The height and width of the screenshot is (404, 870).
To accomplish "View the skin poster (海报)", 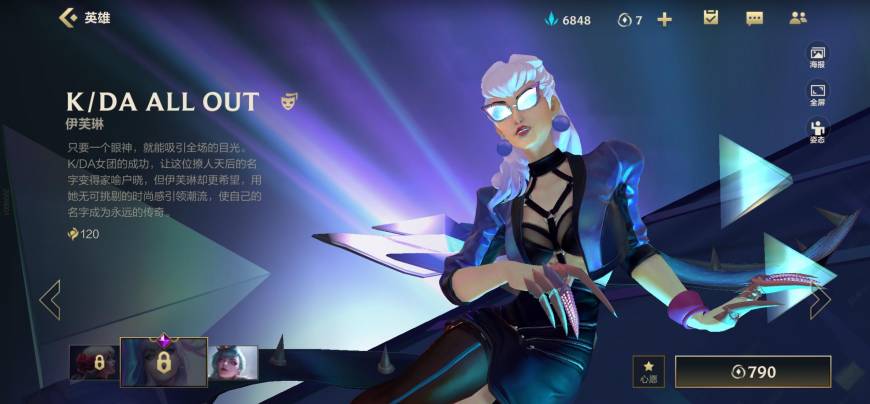I will (x=817, y=56).
